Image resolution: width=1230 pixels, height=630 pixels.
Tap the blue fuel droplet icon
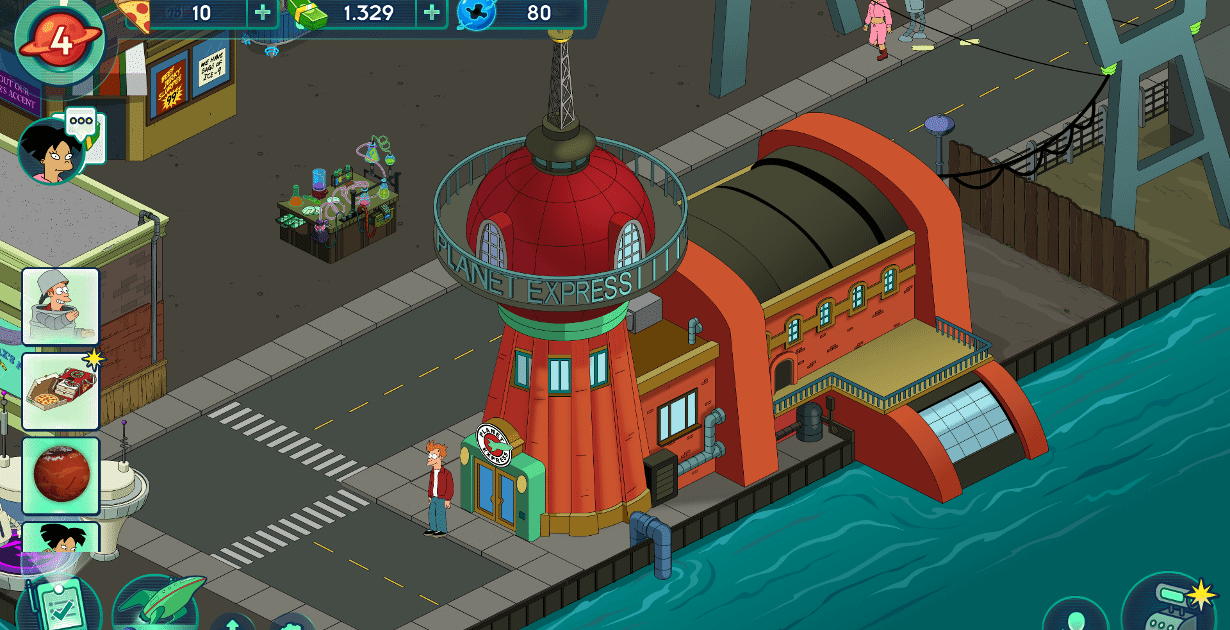click(476, 13)
